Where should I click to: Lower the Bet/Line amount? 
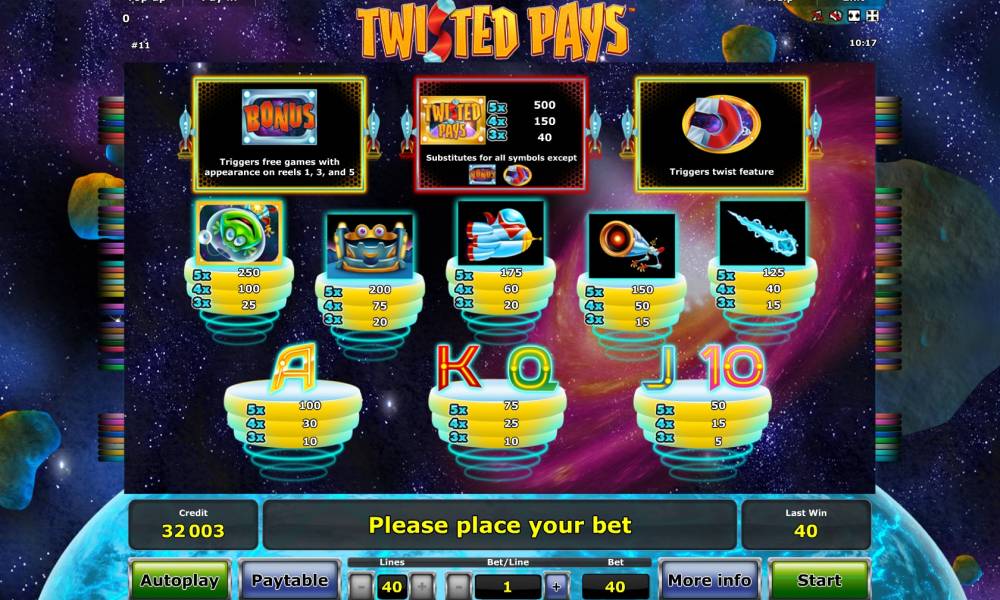[x=459, y=586]
